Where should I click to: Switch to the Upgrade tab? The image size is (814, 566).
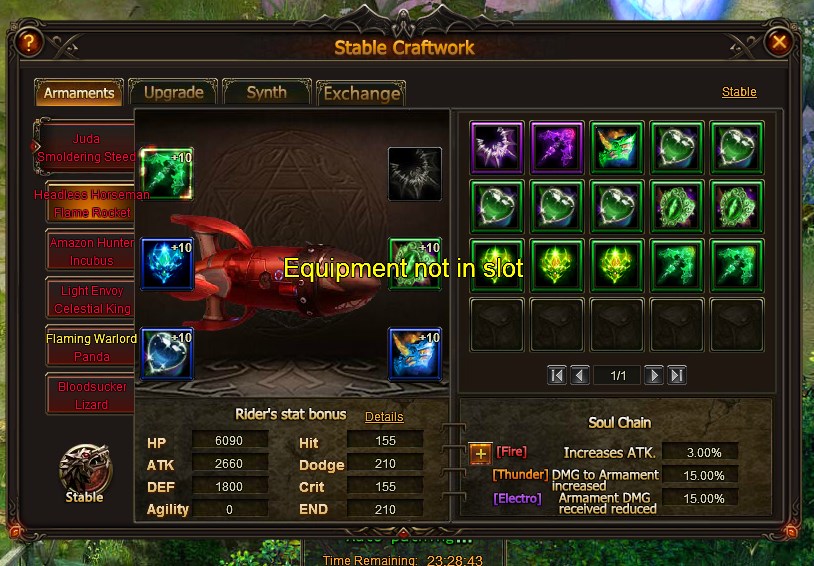pos(173,93)
